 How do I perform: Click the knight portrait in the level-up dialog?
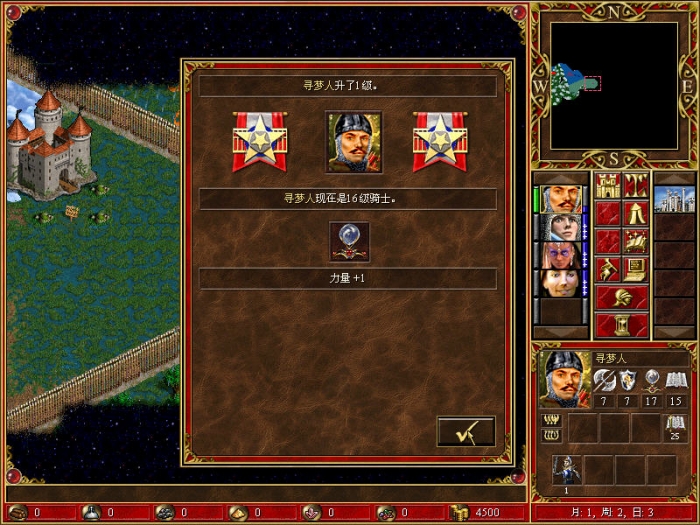point(354,141)
